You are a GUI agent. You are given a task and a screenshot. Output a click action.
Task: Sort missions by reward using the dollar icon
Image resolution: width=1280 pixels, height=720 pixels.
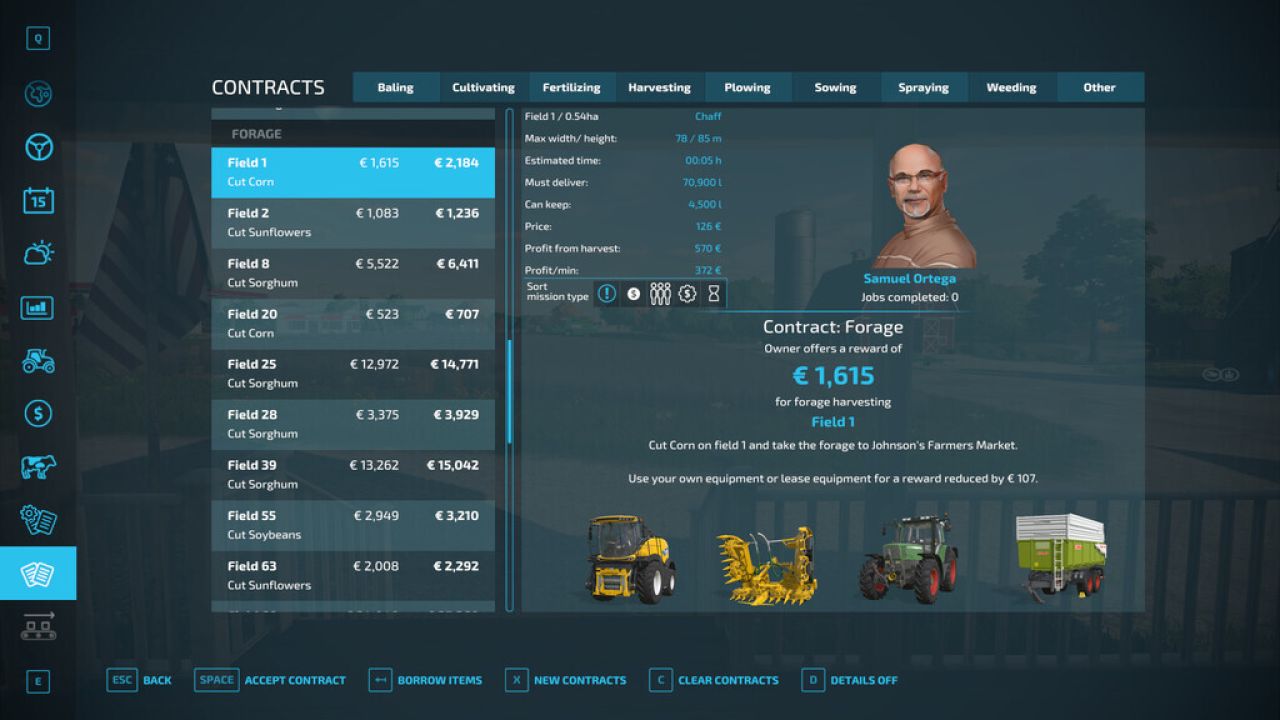pos(633,293)
